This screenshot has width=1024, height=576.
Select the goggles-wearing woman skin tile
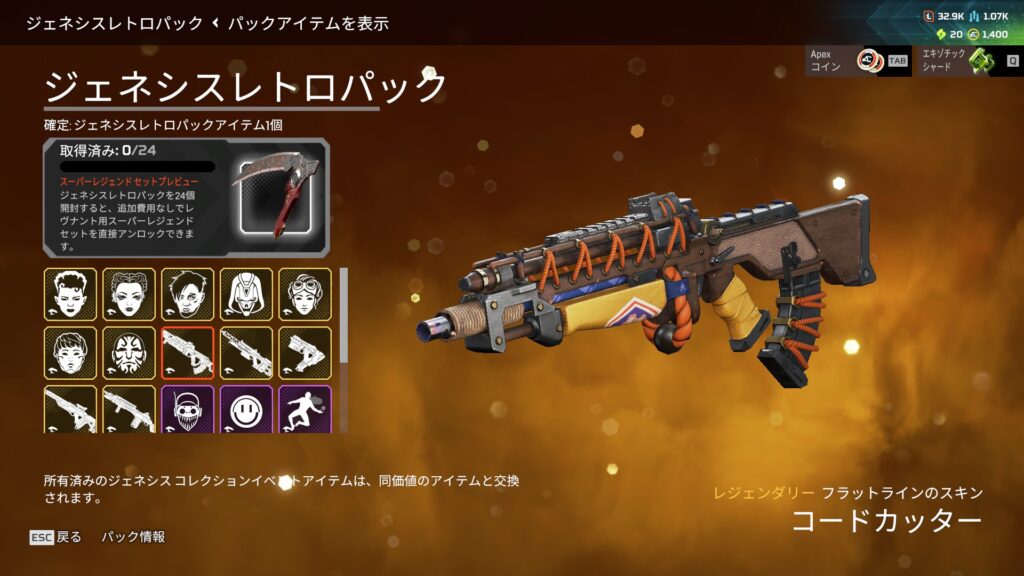tap(305, 294)
